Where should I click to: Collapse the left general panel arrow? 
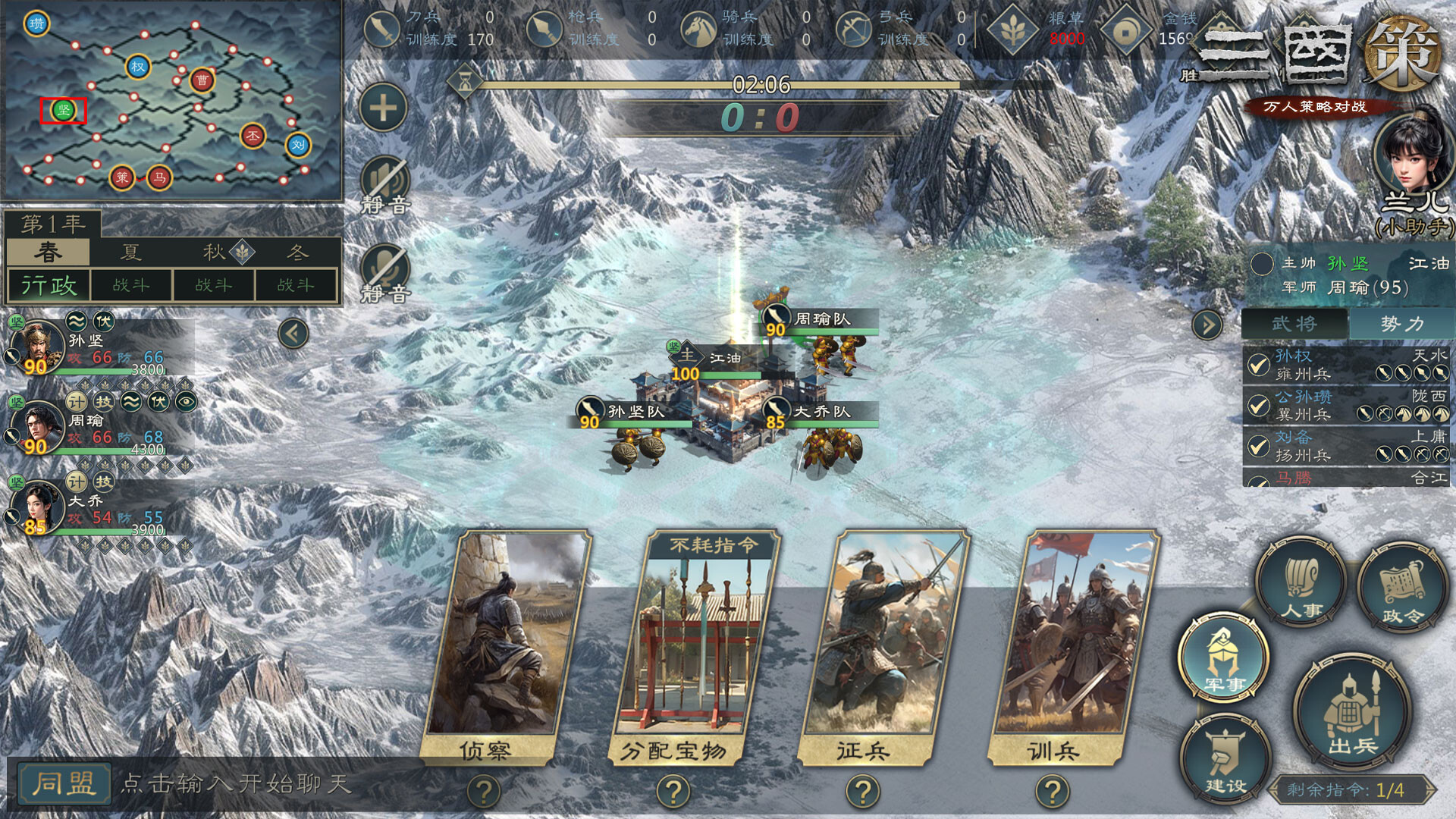pos(293,333)
